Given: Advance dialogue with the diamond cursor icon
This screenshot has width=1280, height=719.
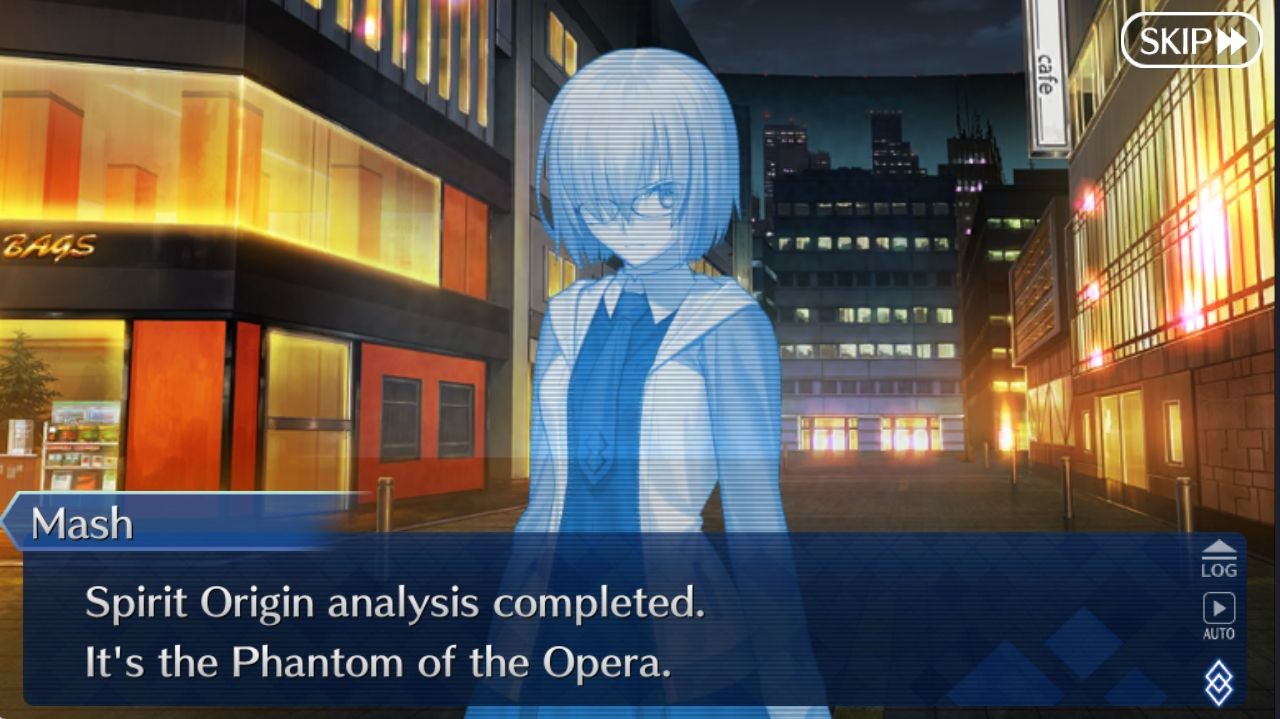Looking at the screenshot, I should coord(1218,683).
